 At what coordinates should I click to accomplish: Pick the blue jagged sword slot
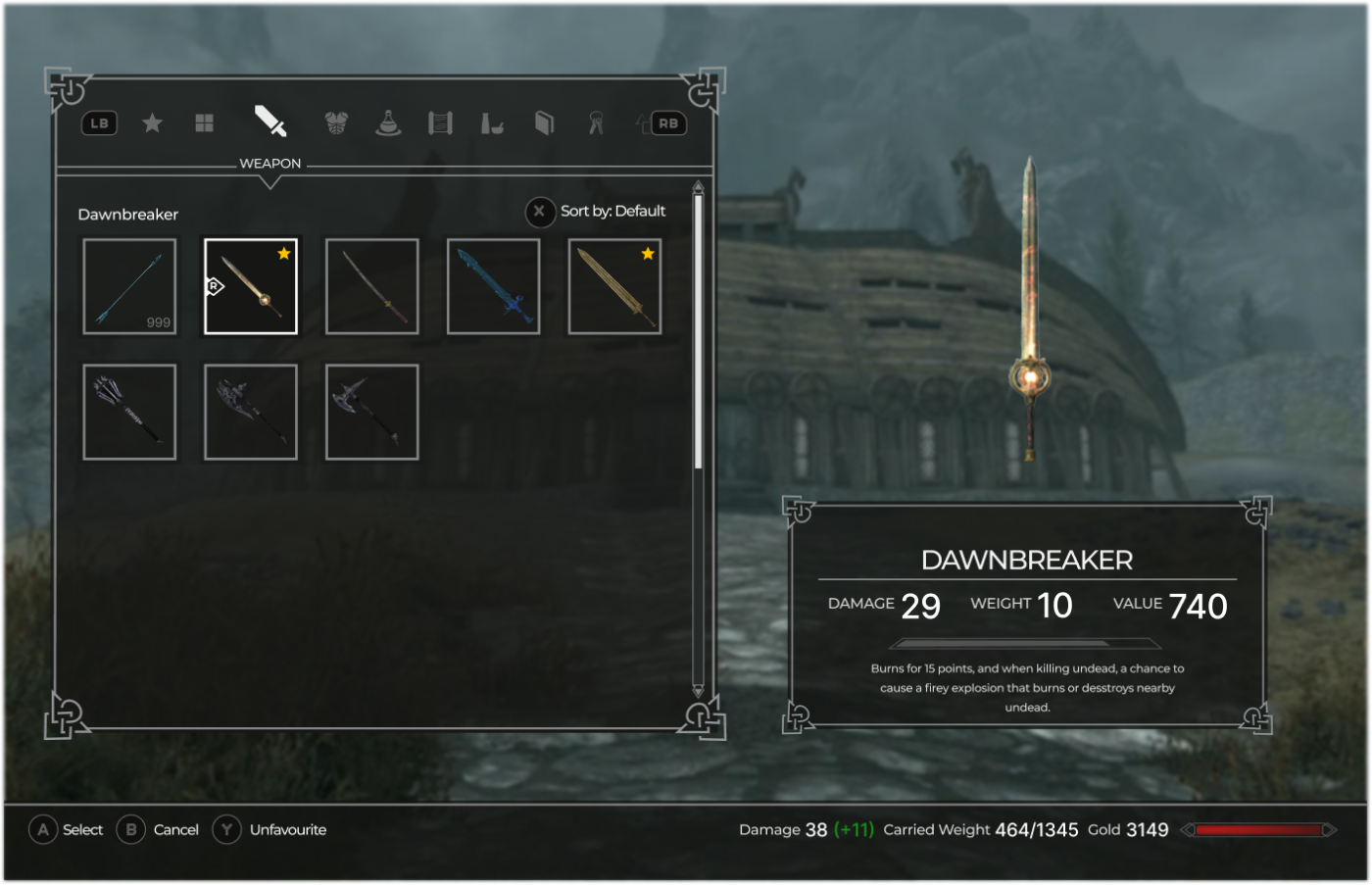point(493,286)
